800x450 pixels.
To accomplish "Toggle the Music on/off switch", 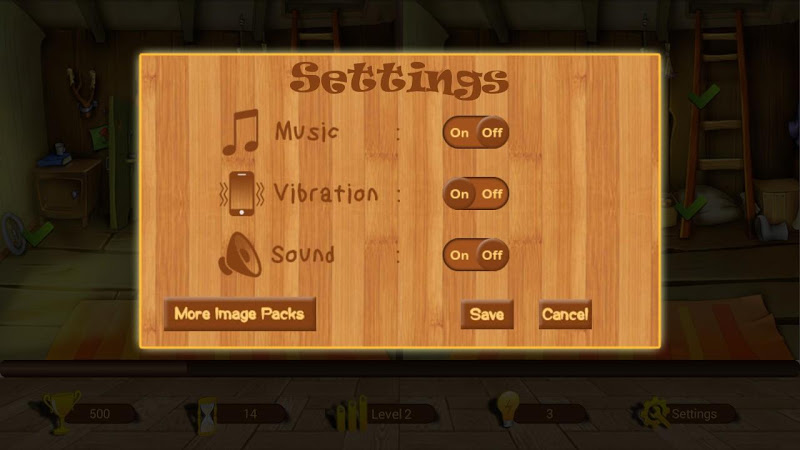I will click(476, 132).
